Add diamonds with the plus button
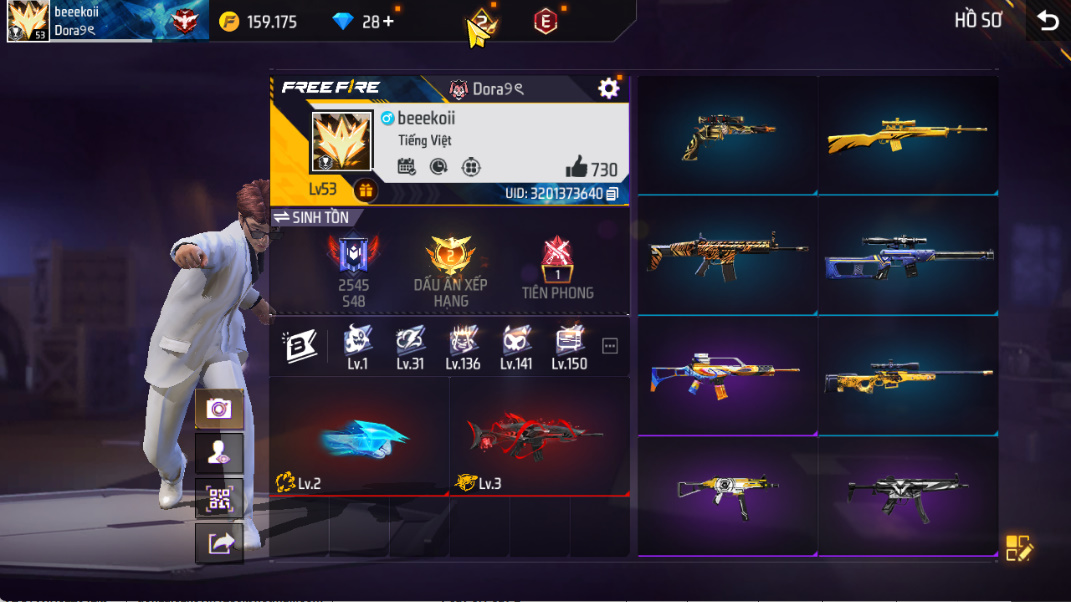1071x602 pixels. coord(388,21)
